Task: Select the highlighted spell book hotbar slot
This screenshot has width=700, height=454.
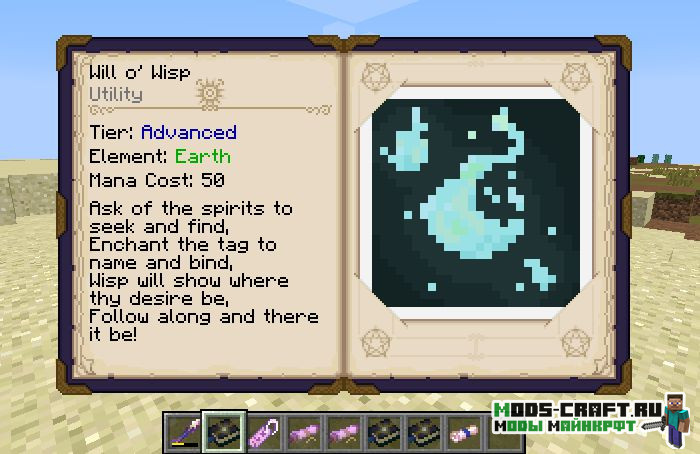Action: pyautogui.click(x=220, y=433)
